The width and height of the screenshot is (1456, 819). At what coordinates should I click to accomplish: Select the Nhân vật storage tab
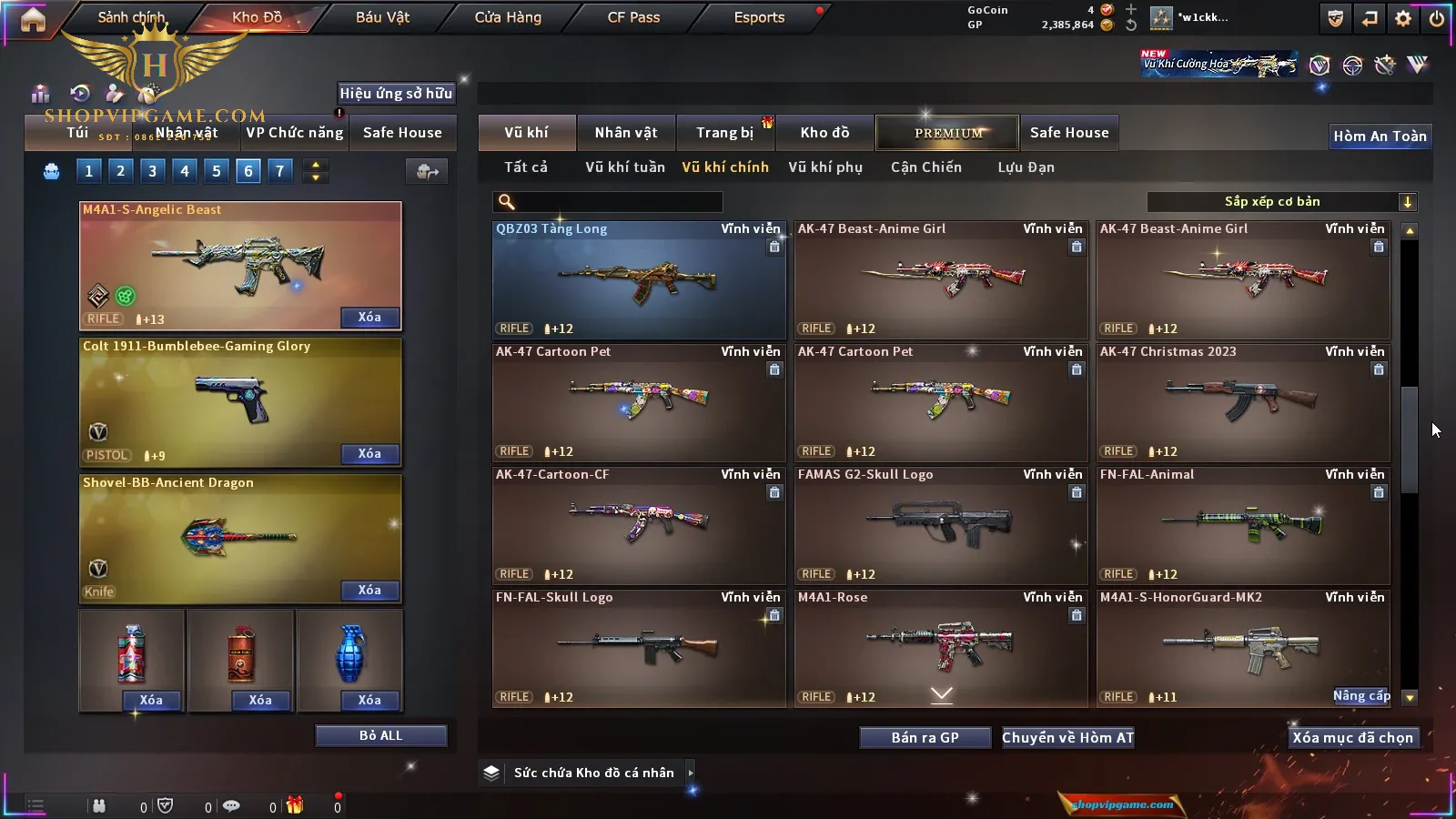tap(626, 133)
